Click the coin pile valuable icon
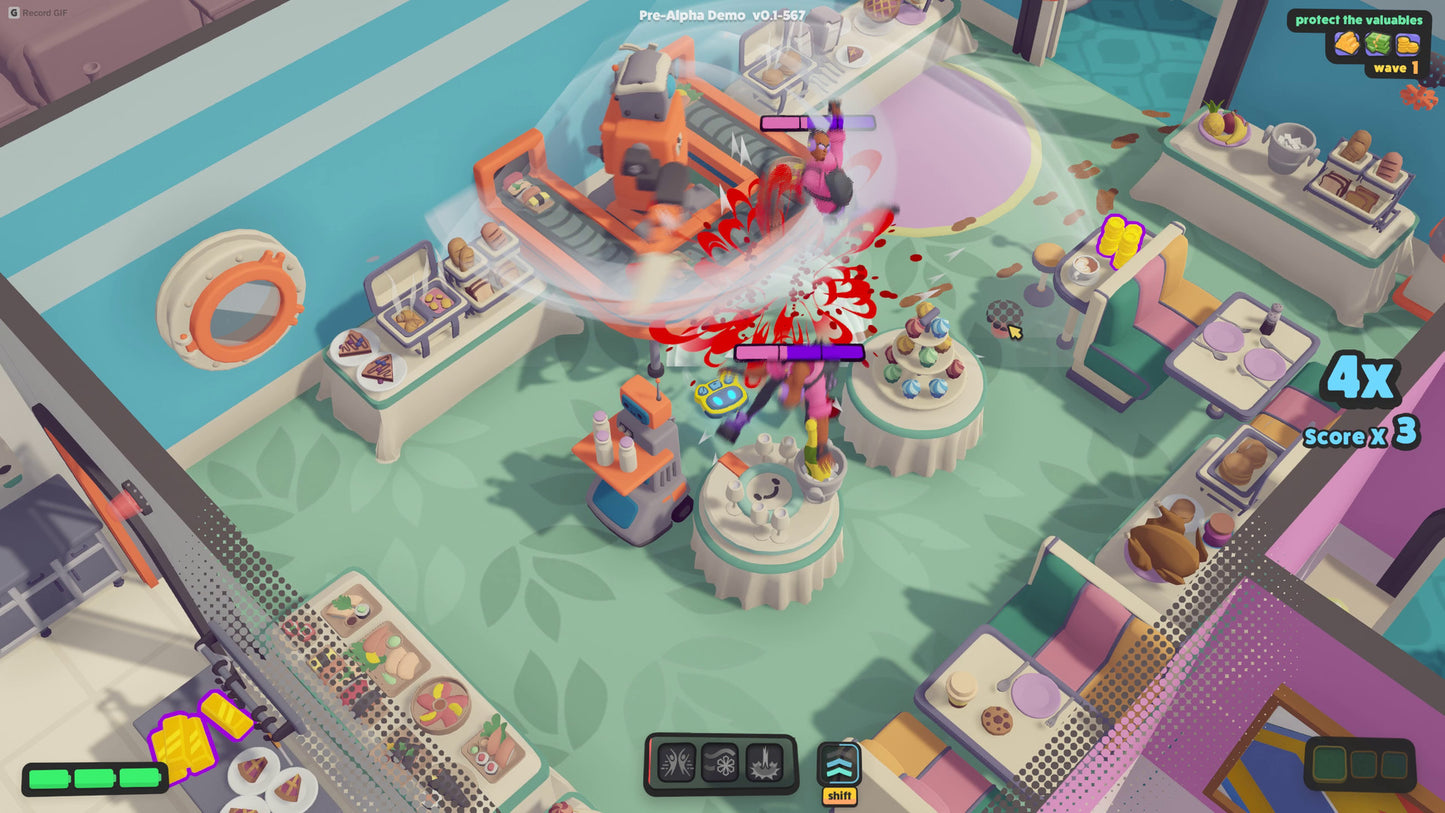This screenshot has width=1445, height=813. click(1406, 44)
